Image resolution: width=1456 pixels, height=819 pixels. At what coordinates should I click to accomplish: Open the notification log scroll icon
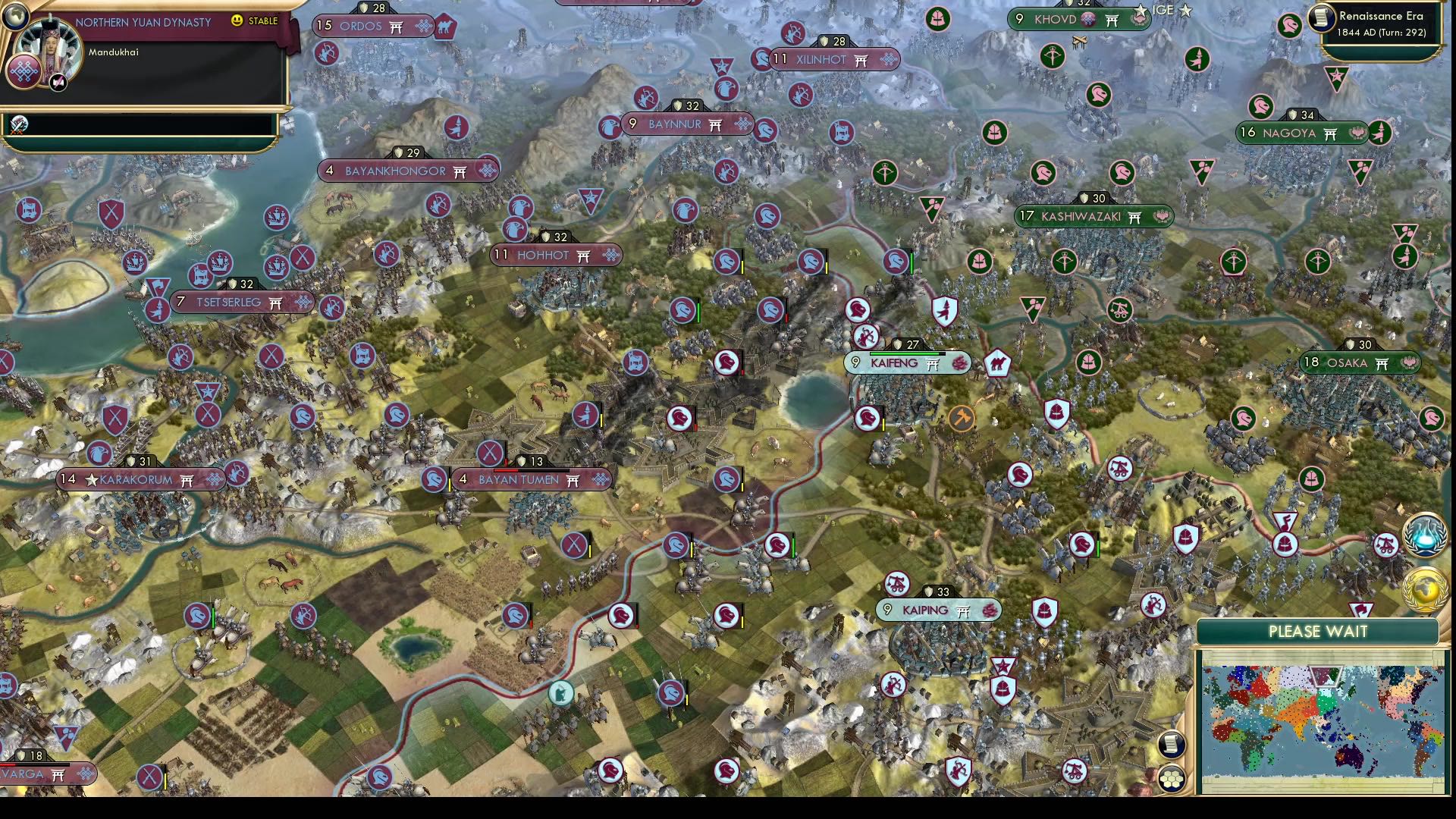coord(1171,745)
